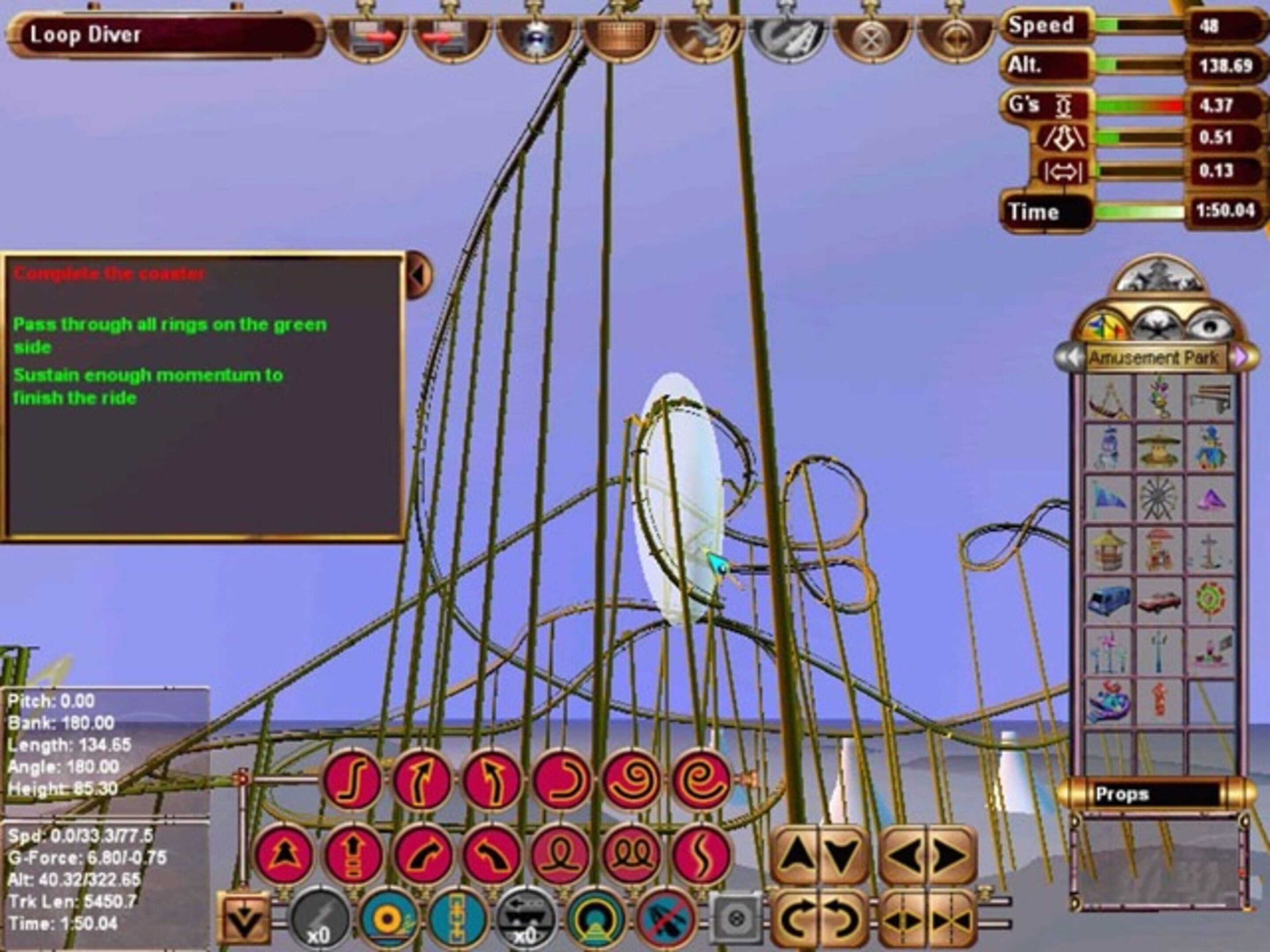This screenshot has width=1270, height=952.
Task: Select the hammer construction tool
Action: 706,36
